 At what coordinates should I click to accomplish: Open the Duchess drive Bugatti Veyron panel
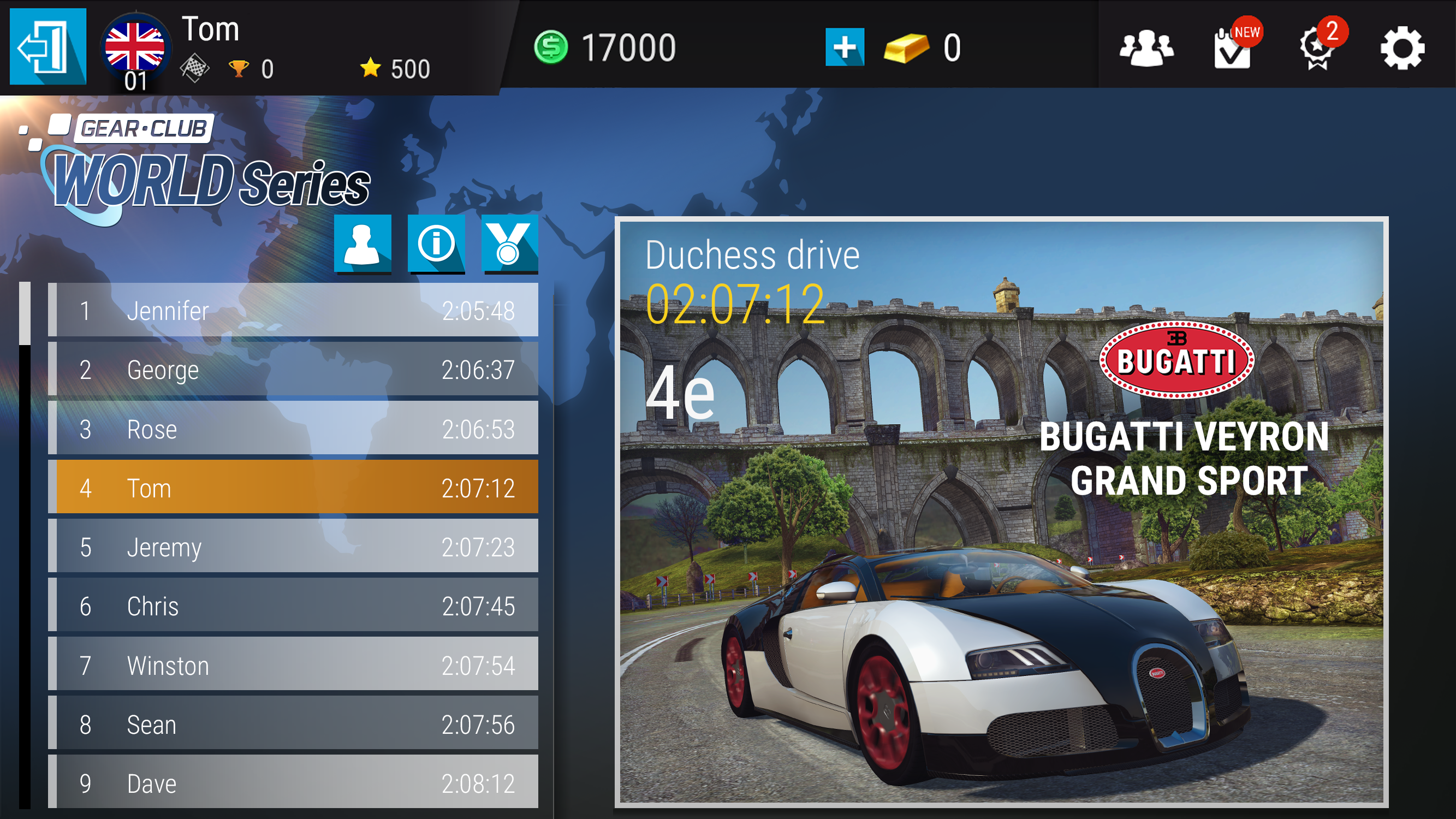coord(1001,512)
